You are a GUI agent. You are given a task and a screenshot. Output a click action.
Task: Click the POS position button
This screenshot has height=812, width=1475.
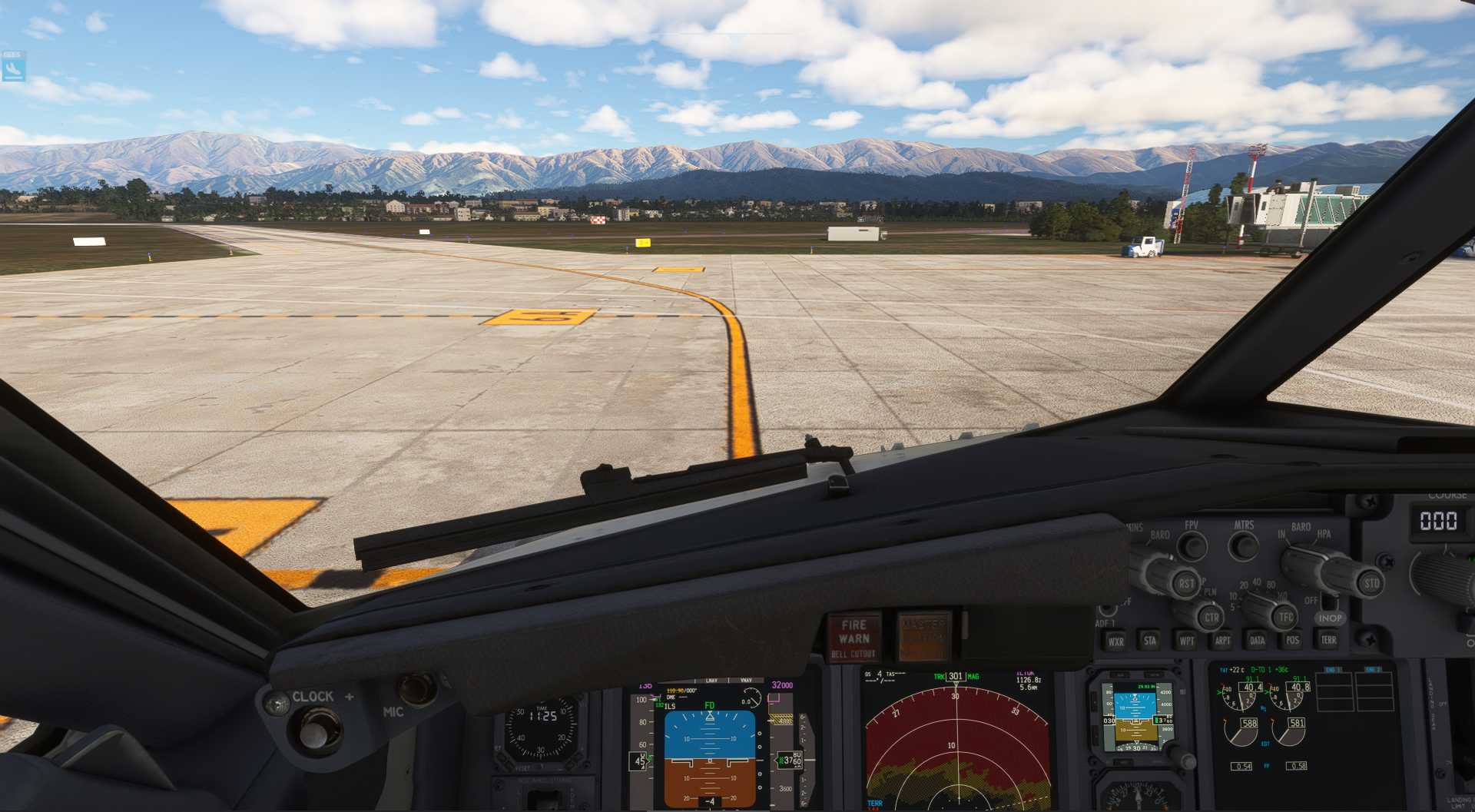click(x=1293, y=640)
